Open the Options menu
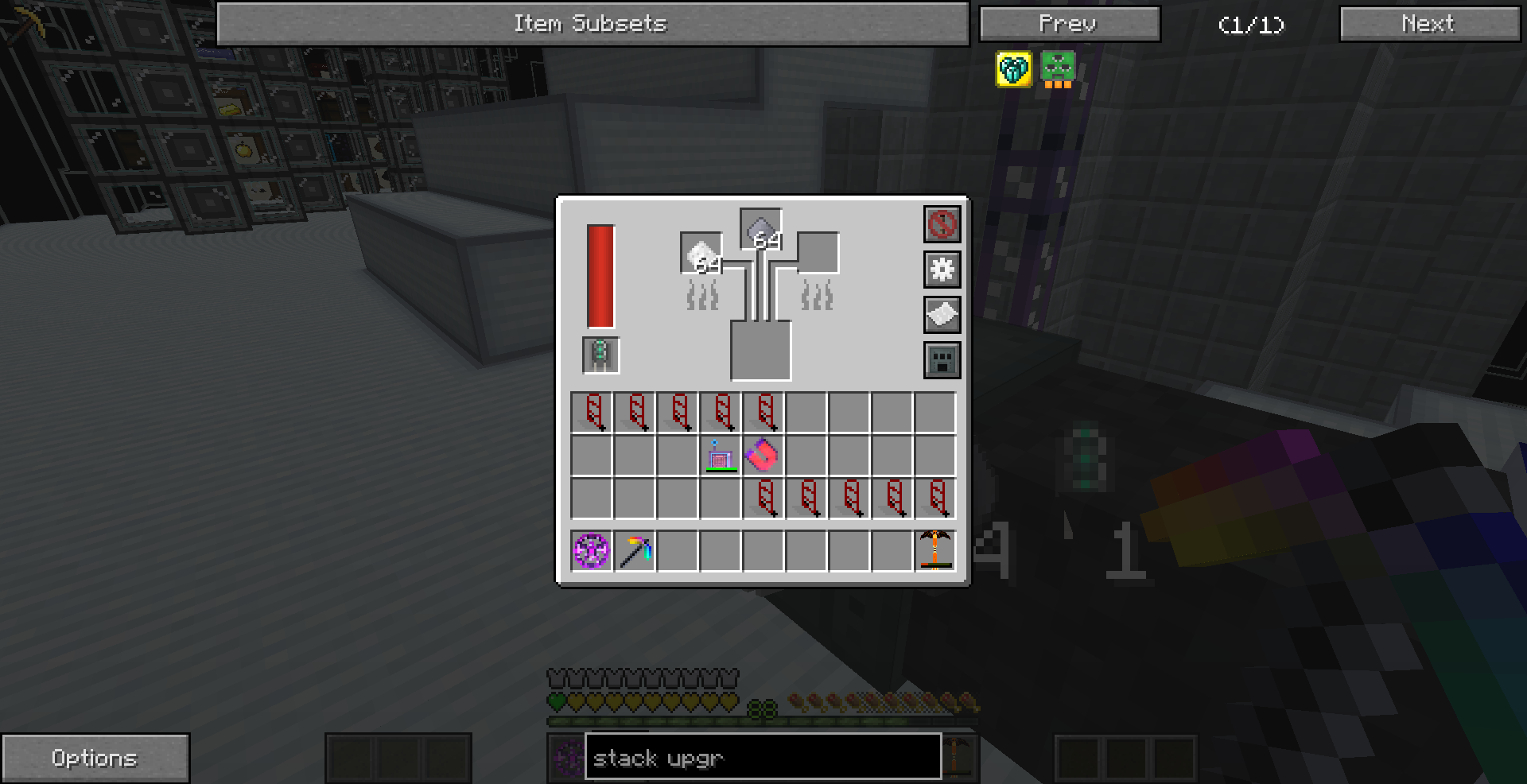 pyautogui.click(x=95, y=757)
